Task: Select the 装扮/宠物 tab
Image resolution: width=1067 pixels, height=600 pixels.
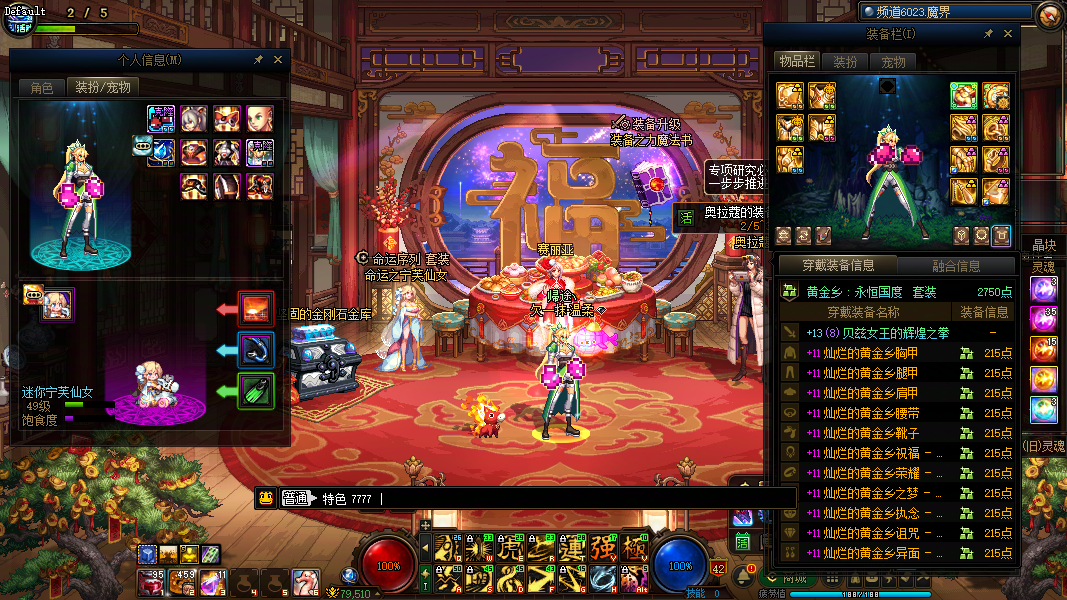Action: point(102,88)
